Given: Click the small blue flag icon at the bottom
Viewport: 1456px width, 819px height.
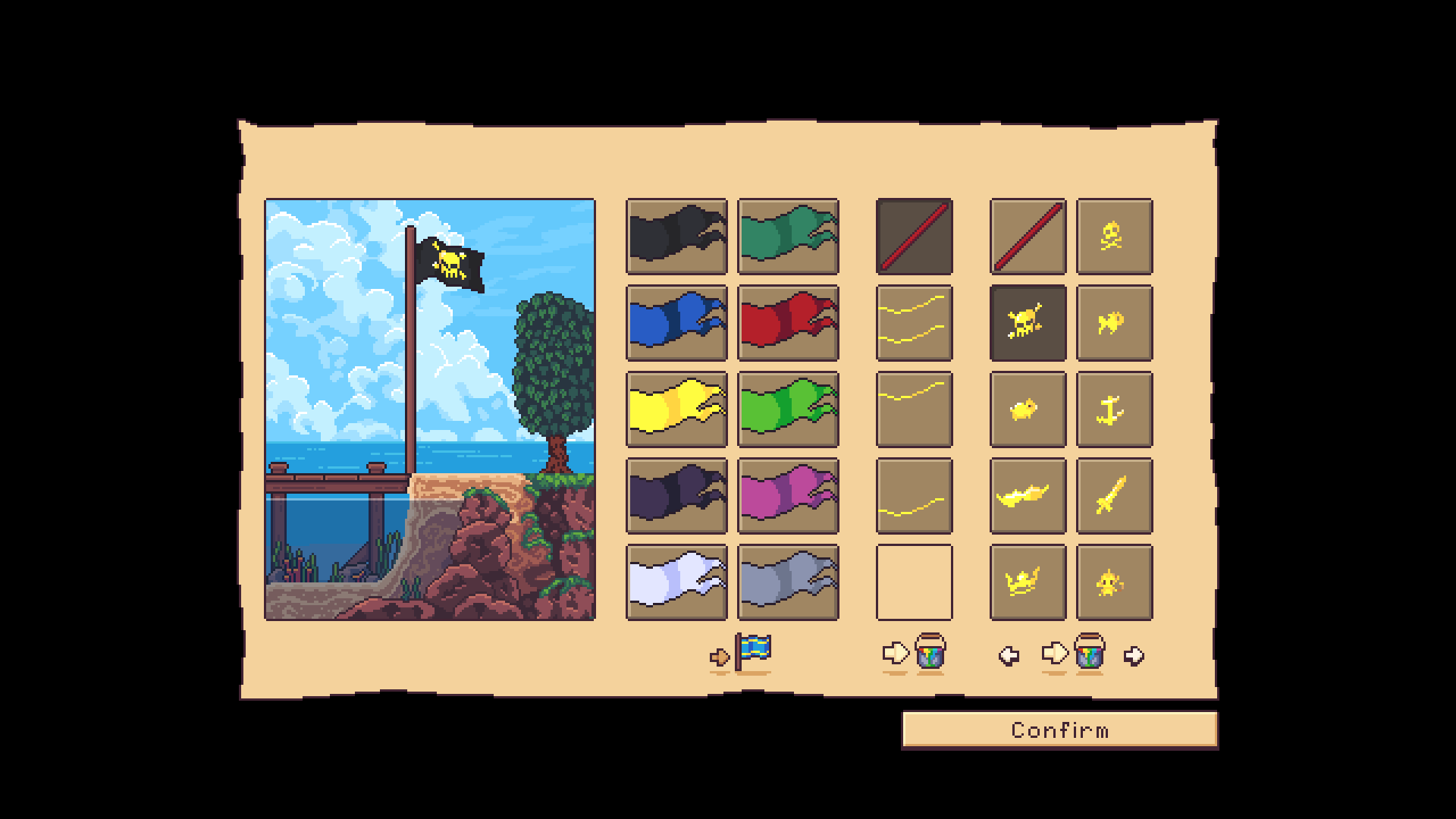Looking at the screenshot, I should tap(752, 651).
